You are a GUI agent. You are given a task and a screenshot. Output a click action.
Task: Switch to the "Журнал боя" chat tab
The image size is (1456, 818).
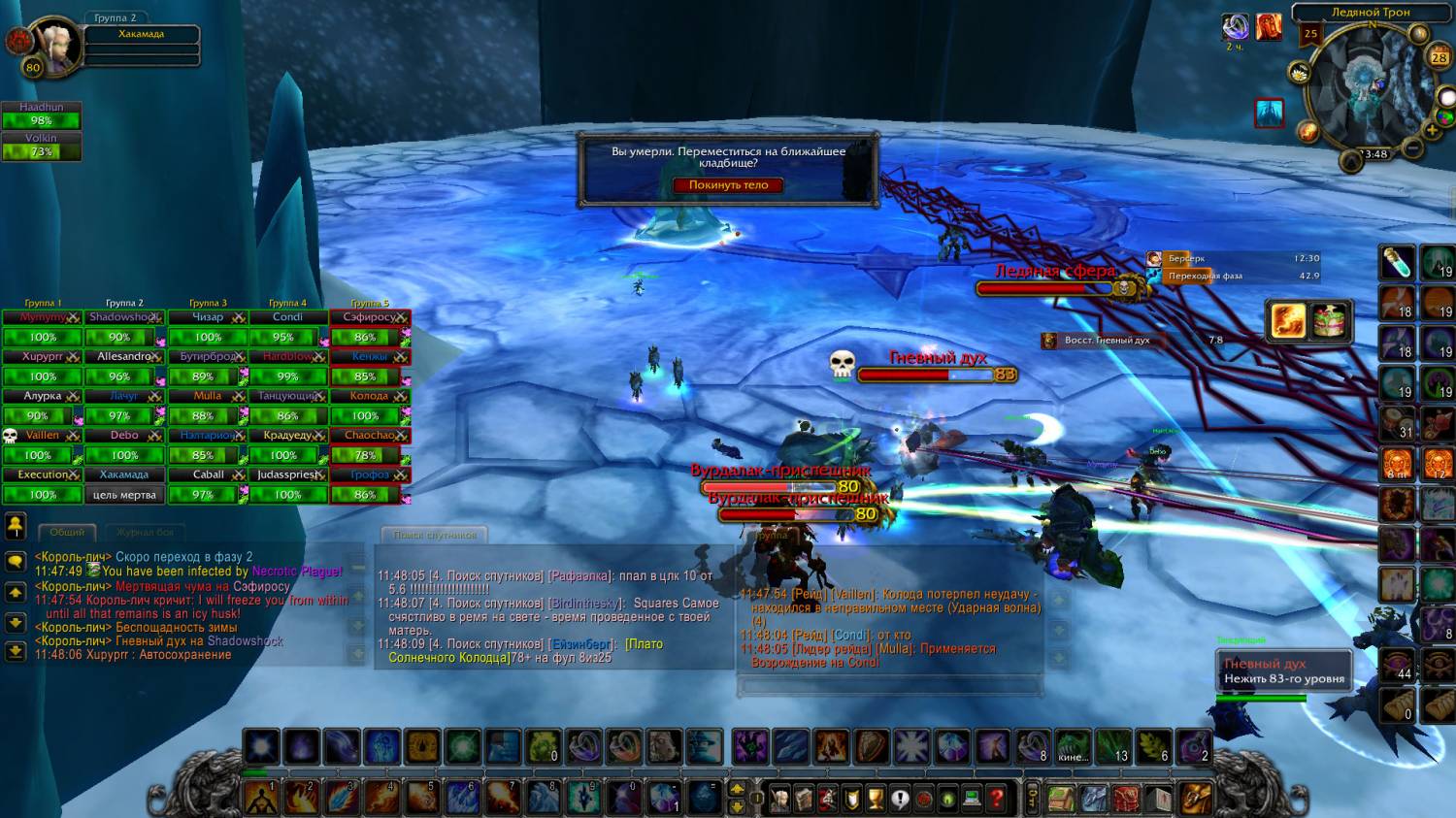pyautogui.click(x=146, y=533)
